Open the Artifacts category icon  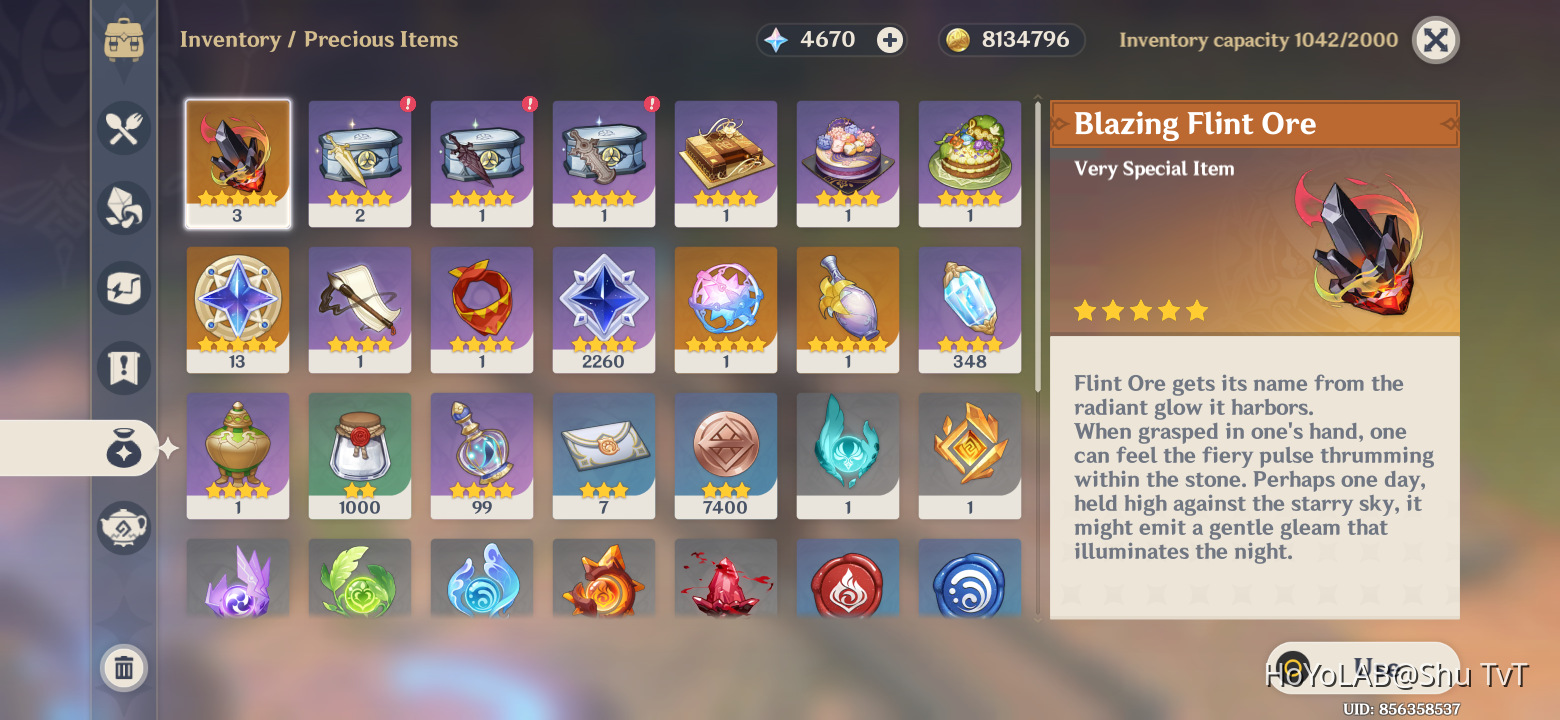tap(124, 288)
